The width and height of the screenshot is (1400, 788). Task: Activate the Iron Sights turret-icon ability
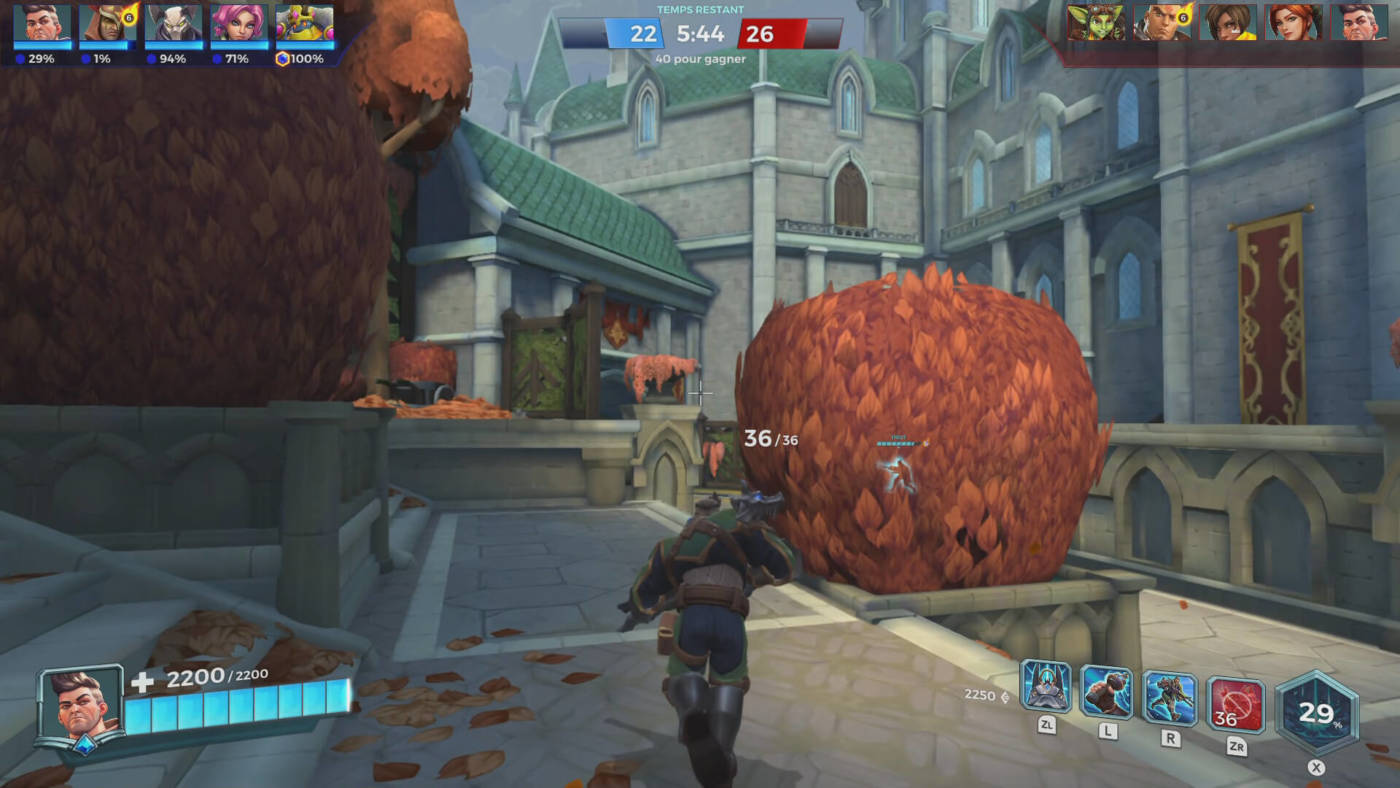click(x=1046, y=687)
